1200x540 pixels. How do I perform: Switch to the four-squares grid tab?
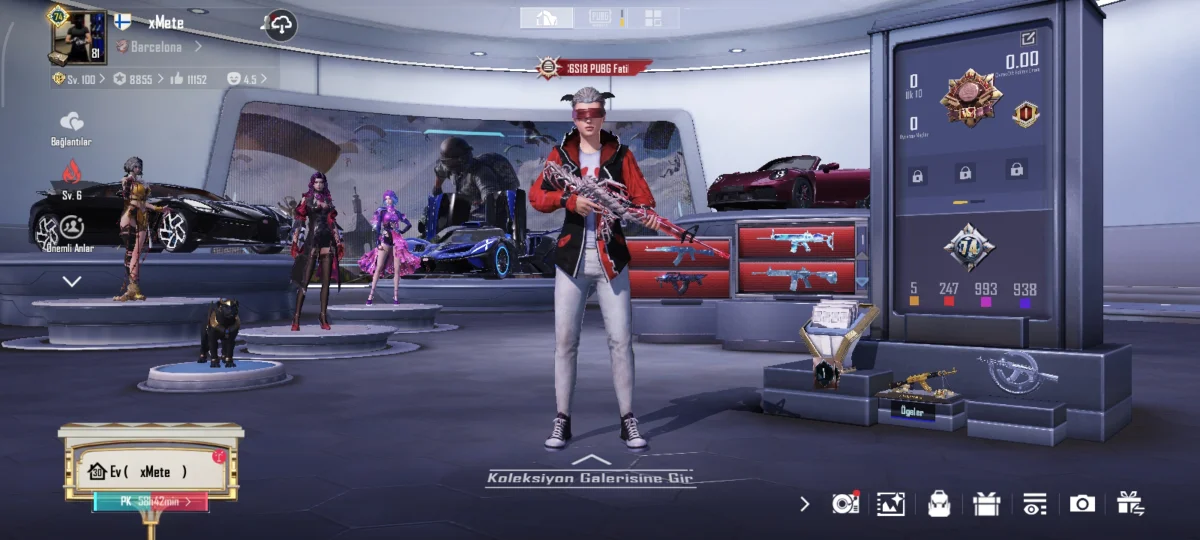coord(653,18)
